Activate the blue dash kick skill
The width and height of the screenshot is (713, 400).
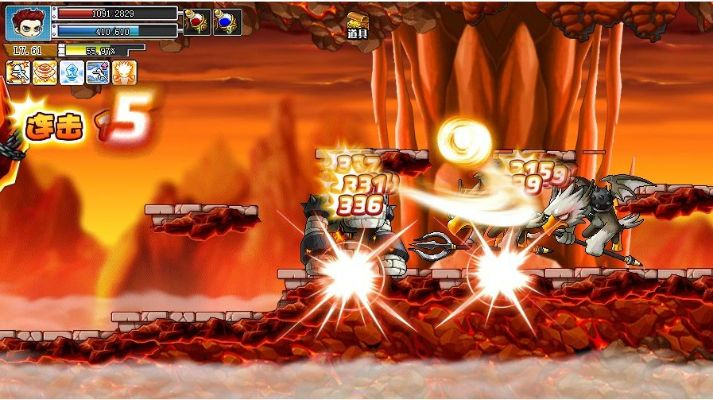click(97, 72)
